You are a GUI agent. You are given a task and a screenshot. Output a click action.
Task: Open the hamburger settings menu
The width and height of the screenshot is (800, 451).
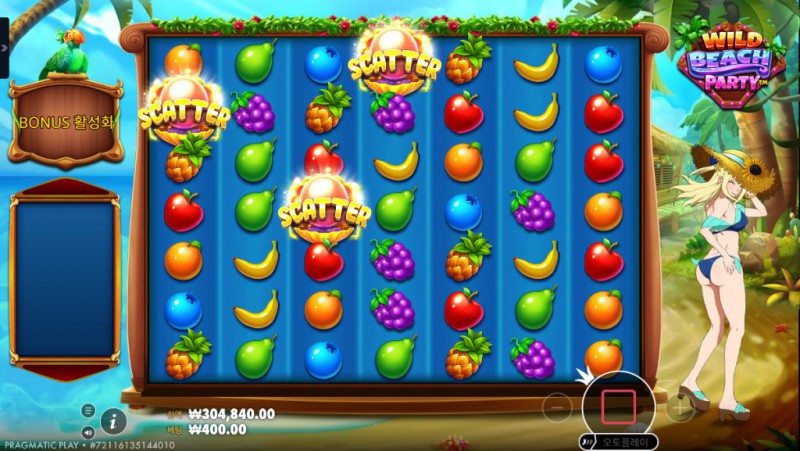[88, 411]
